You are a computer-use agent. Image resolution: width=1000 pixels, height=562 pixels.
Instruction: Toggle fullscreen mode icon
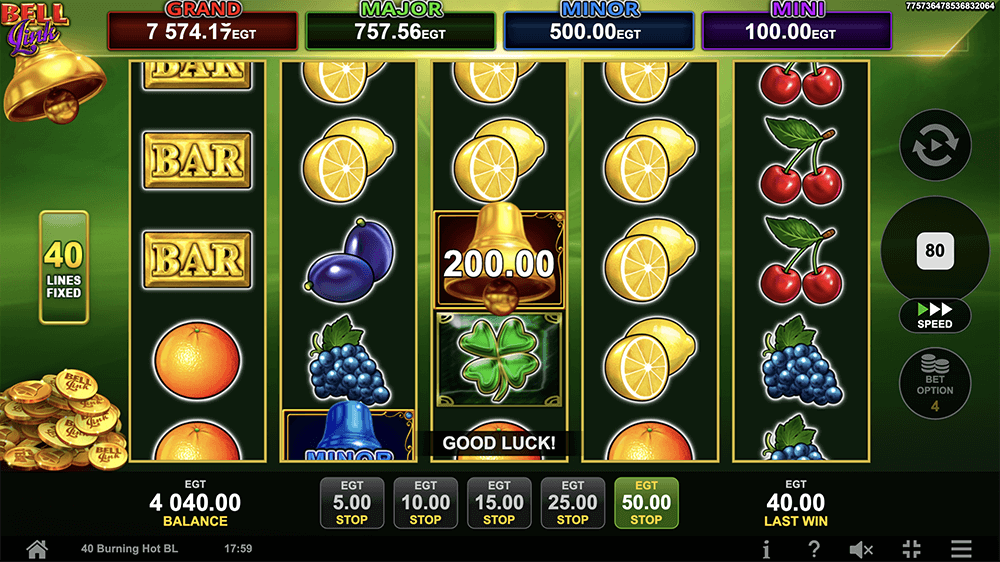click(x=911, y=549)
